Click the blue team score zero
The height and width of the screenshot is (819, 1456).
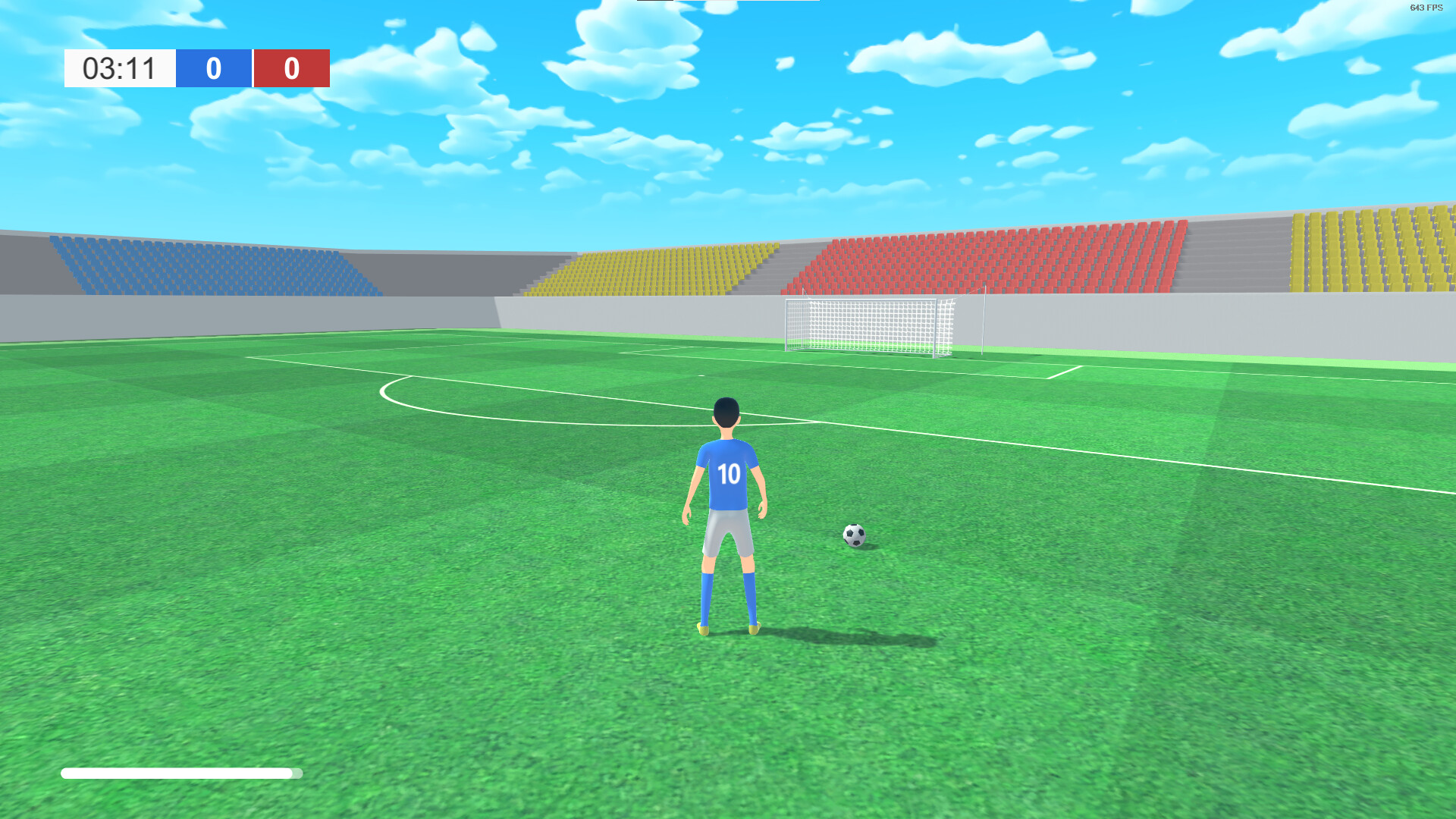point(213,69)
